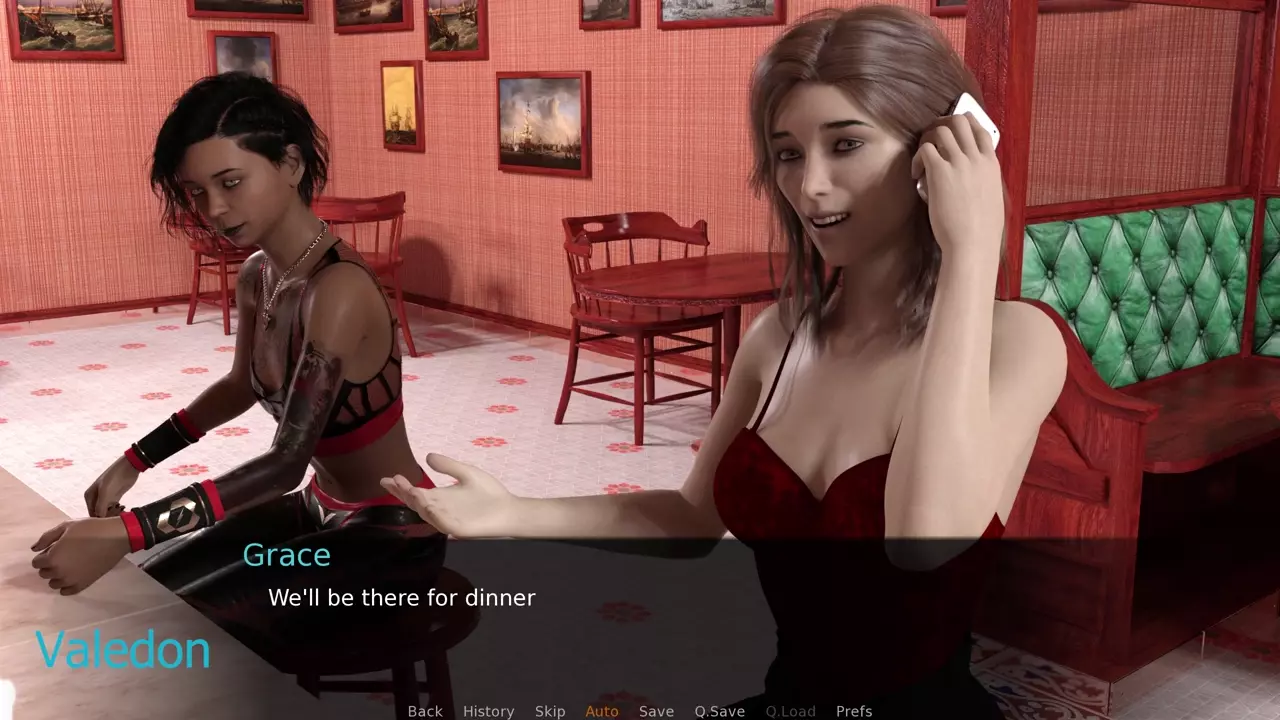Toggle Auto-advance mode
The height and width of the screenshot is (720, 1280).
[x=602, y=711]
